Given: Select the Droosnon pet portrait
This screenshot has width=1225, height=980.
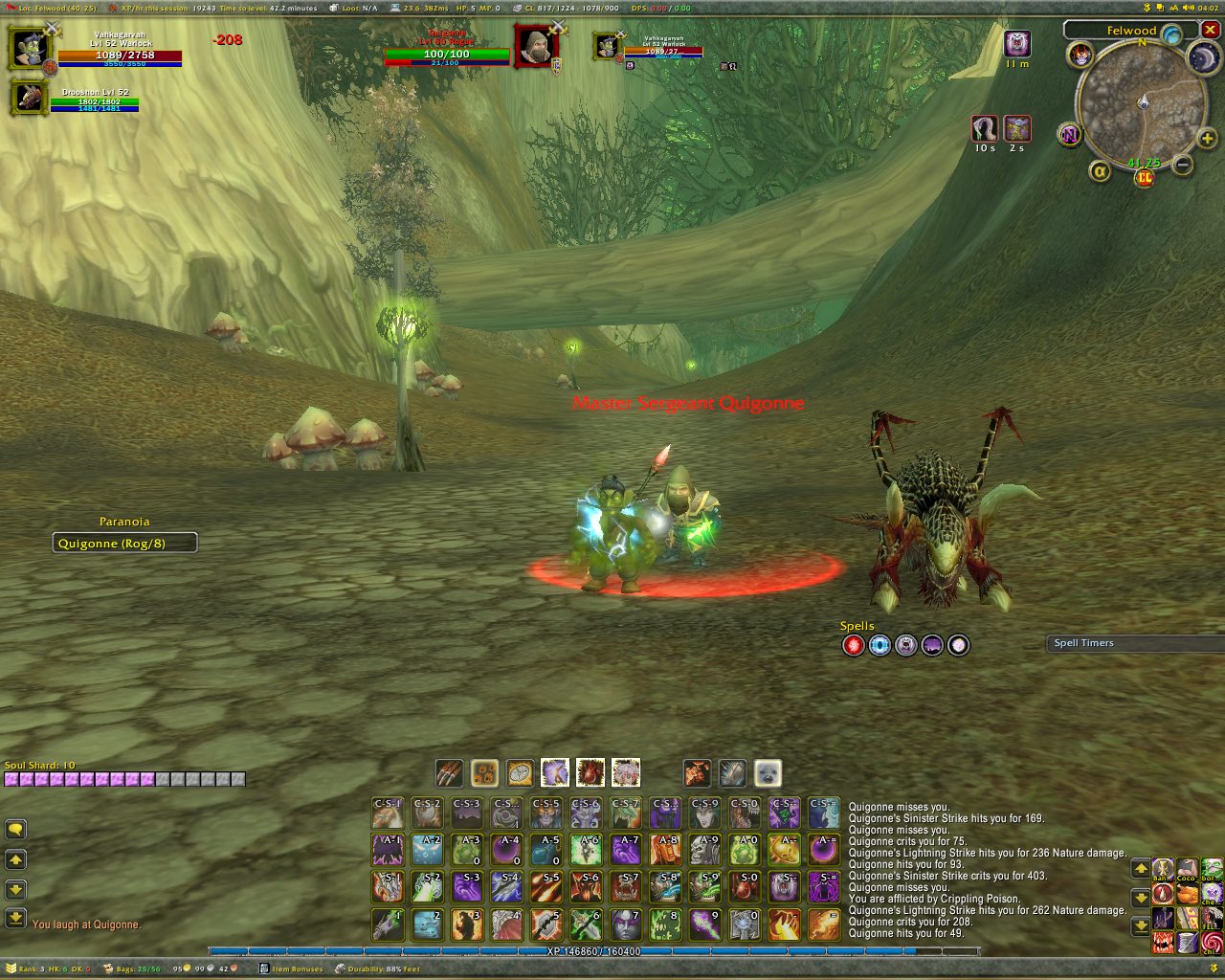Looking at the screenshot, I should point(30,99).
